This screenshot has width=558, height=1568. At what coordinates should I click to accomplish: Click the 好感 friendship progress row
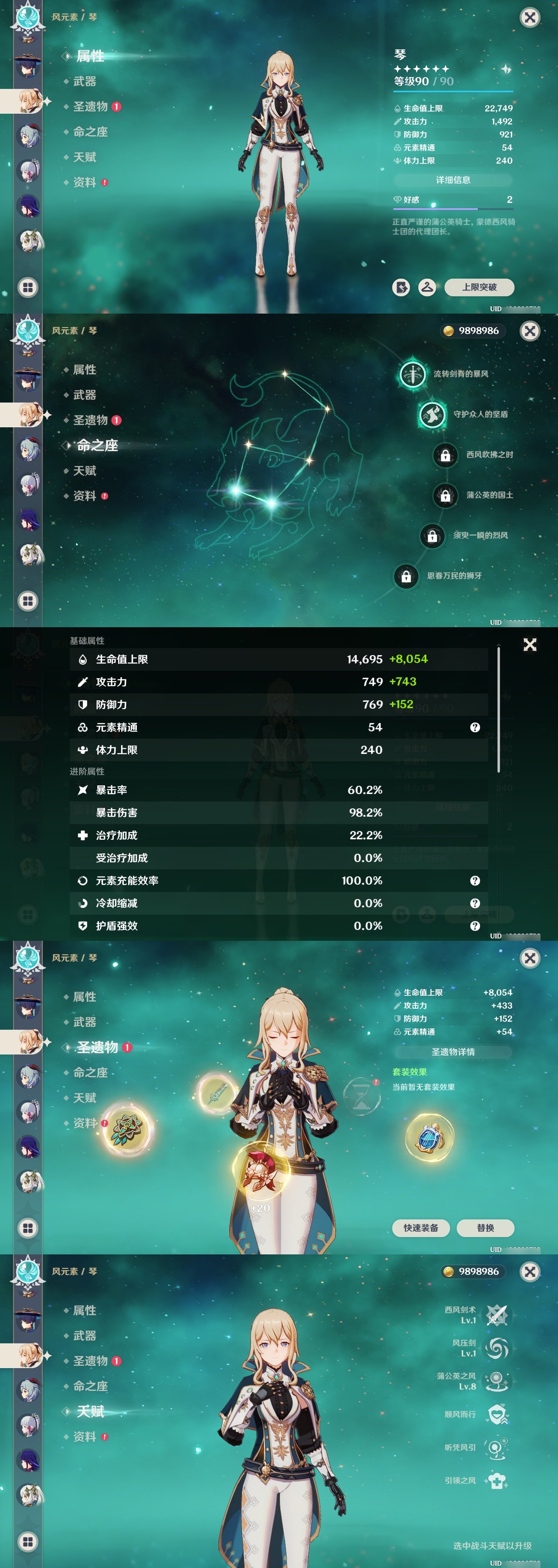click(x=454, y=199)
